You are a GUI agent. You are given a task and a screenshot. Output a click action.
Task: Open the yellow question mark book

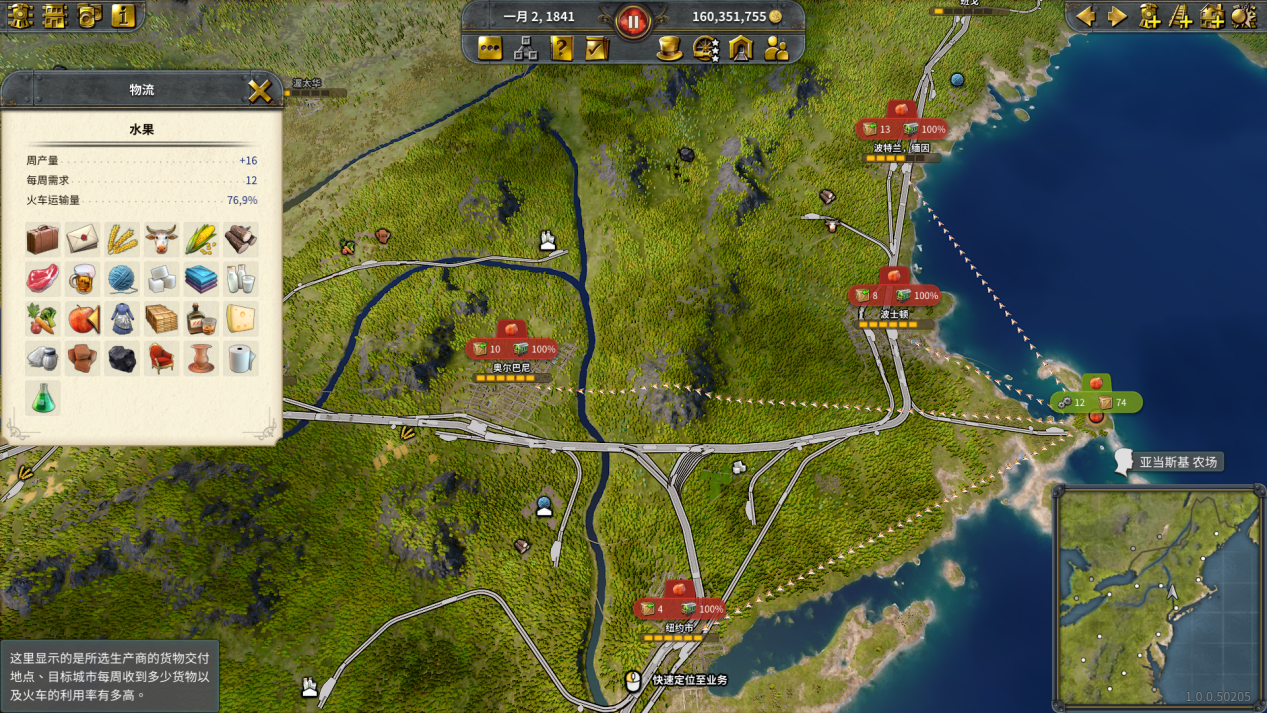point(562,48)
